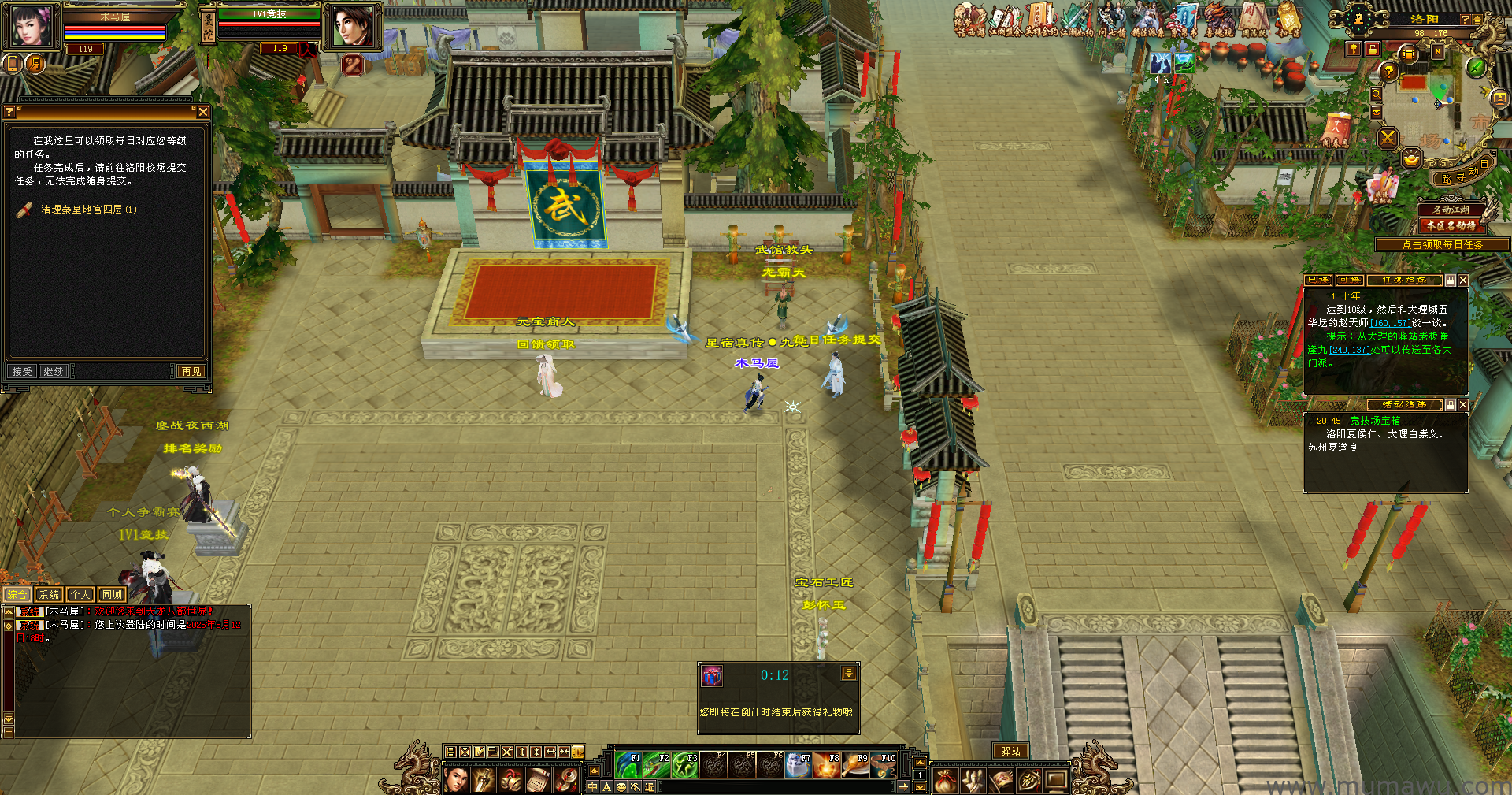Select the 1V1竞技 target portrait
The image size is (1512, 795).
pyautogui.click(x=352, y=26)
